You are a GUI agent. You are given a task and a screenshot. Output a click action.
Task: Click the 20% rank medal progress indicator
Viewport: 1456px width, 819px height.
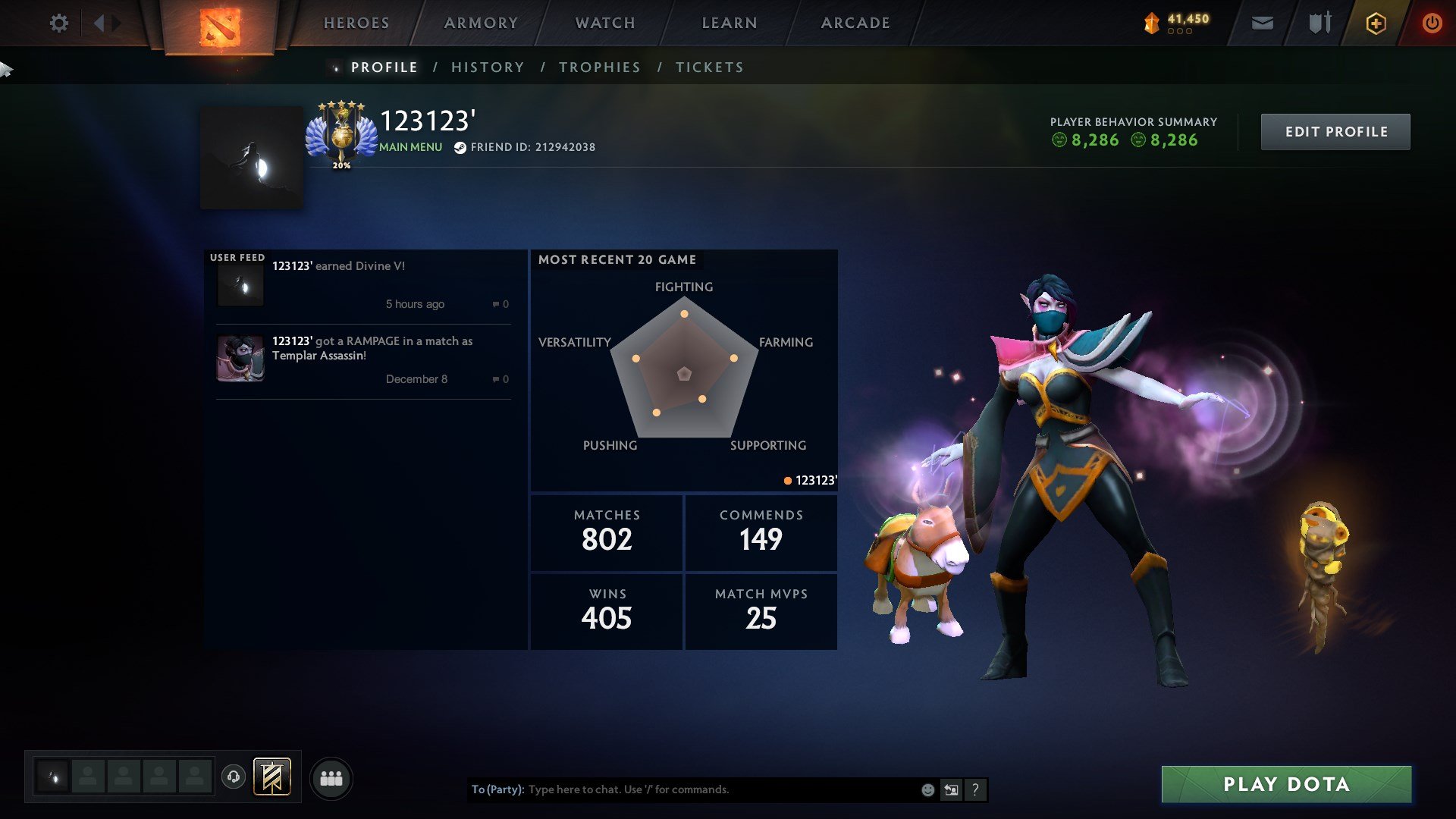pos(341,163)
